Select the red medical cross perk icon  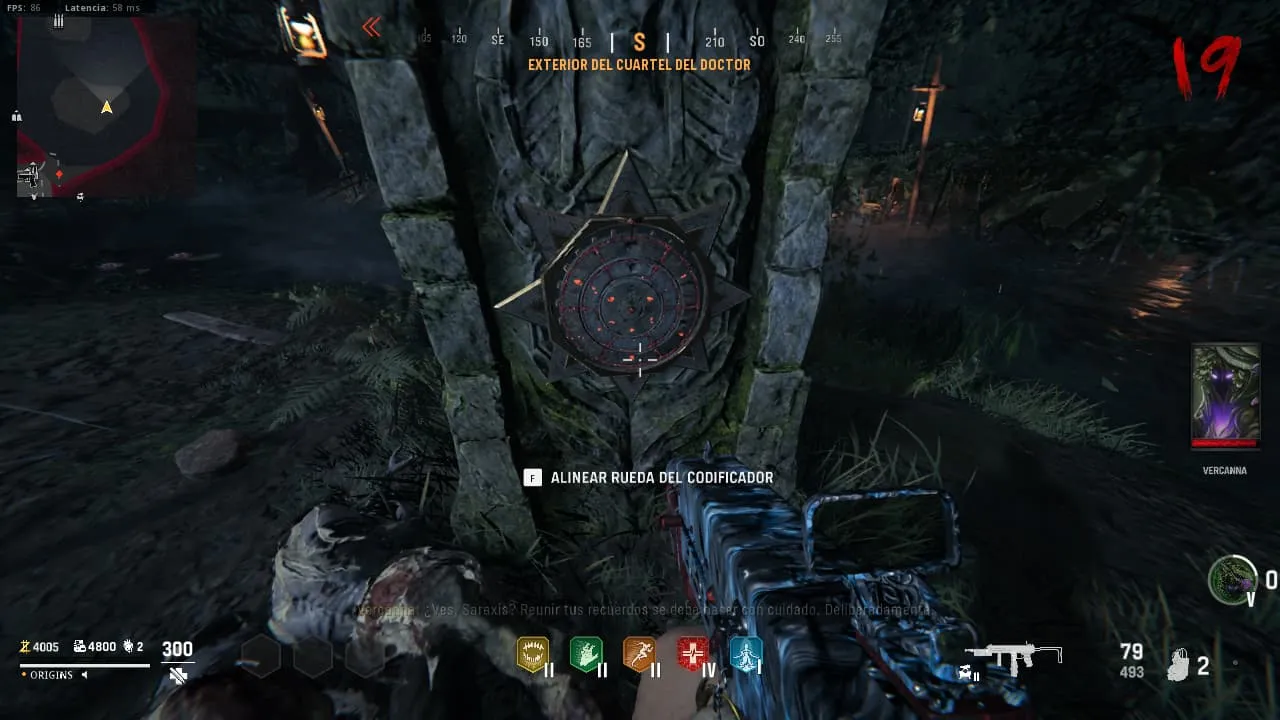(692, 654)
